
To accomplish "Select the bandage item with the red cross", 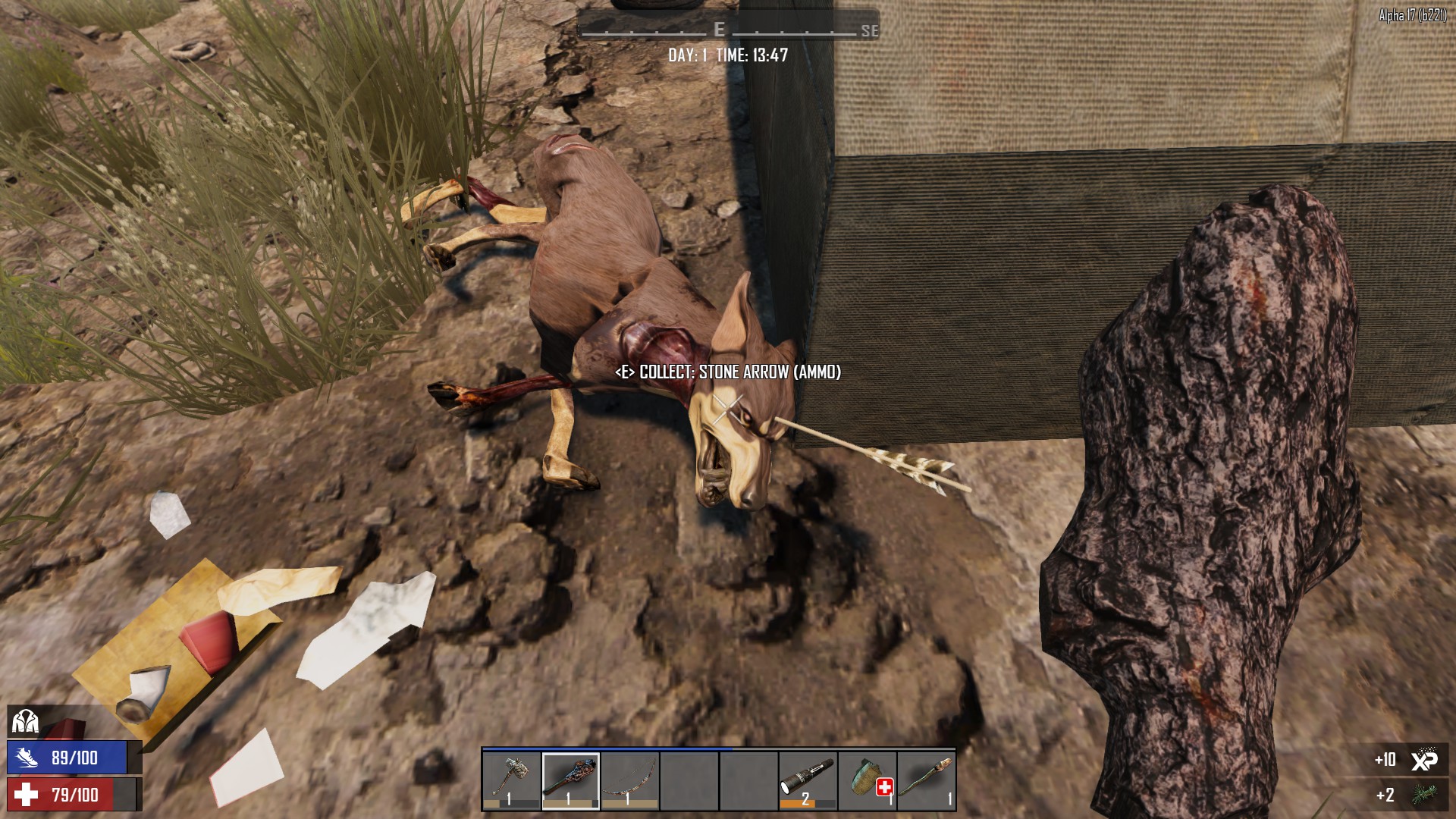I will pos(868,780).
